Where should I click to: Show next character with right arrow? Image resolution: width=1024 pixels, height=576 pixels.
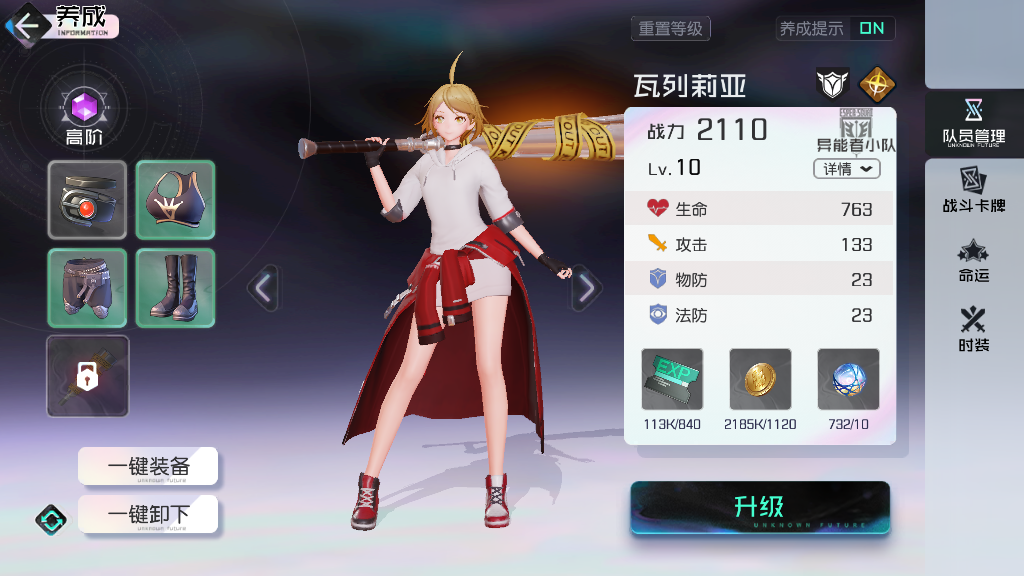[x=586, y=288]
